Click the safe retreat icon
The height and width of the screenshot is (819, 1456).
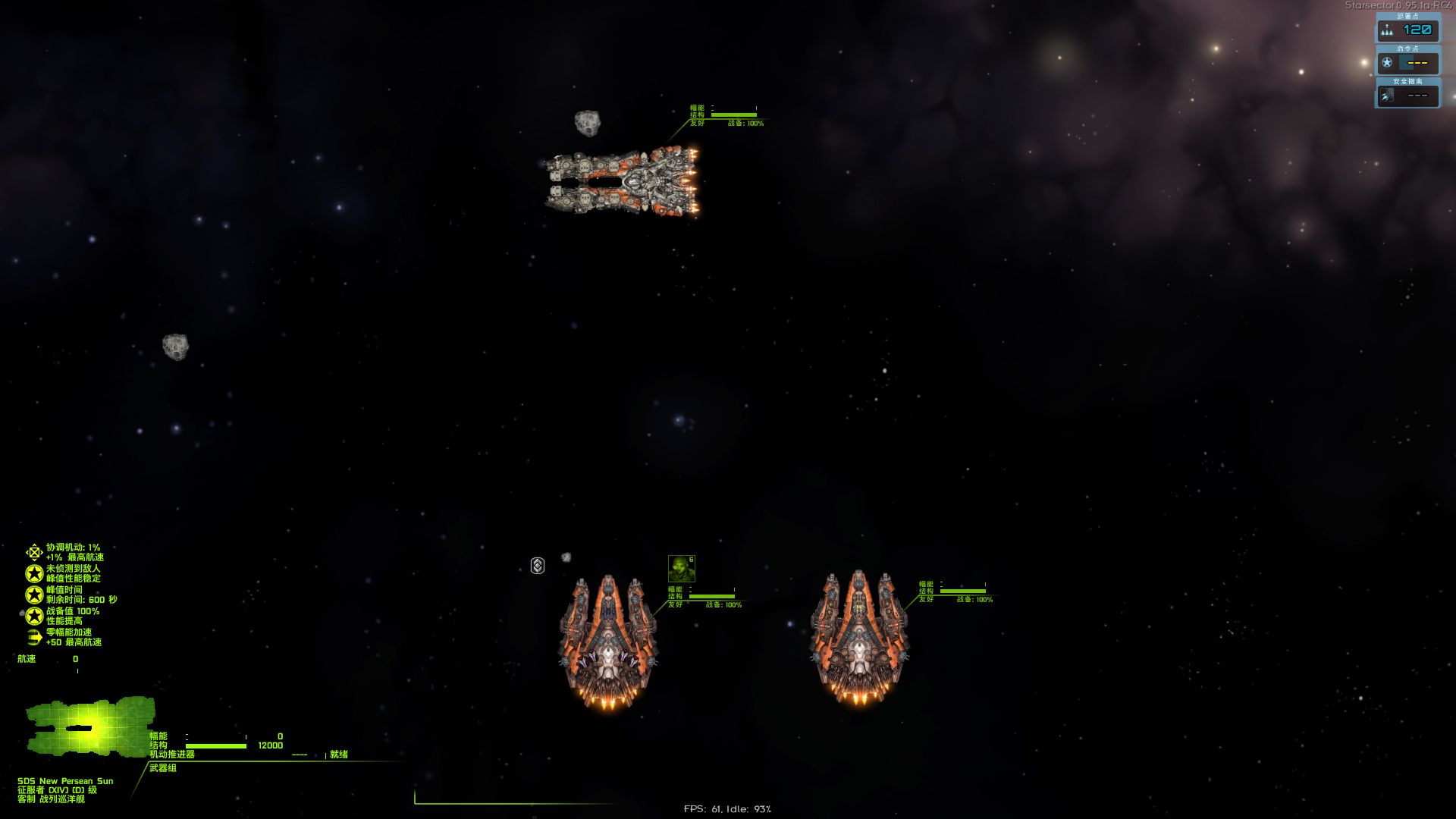[1387, 96]
